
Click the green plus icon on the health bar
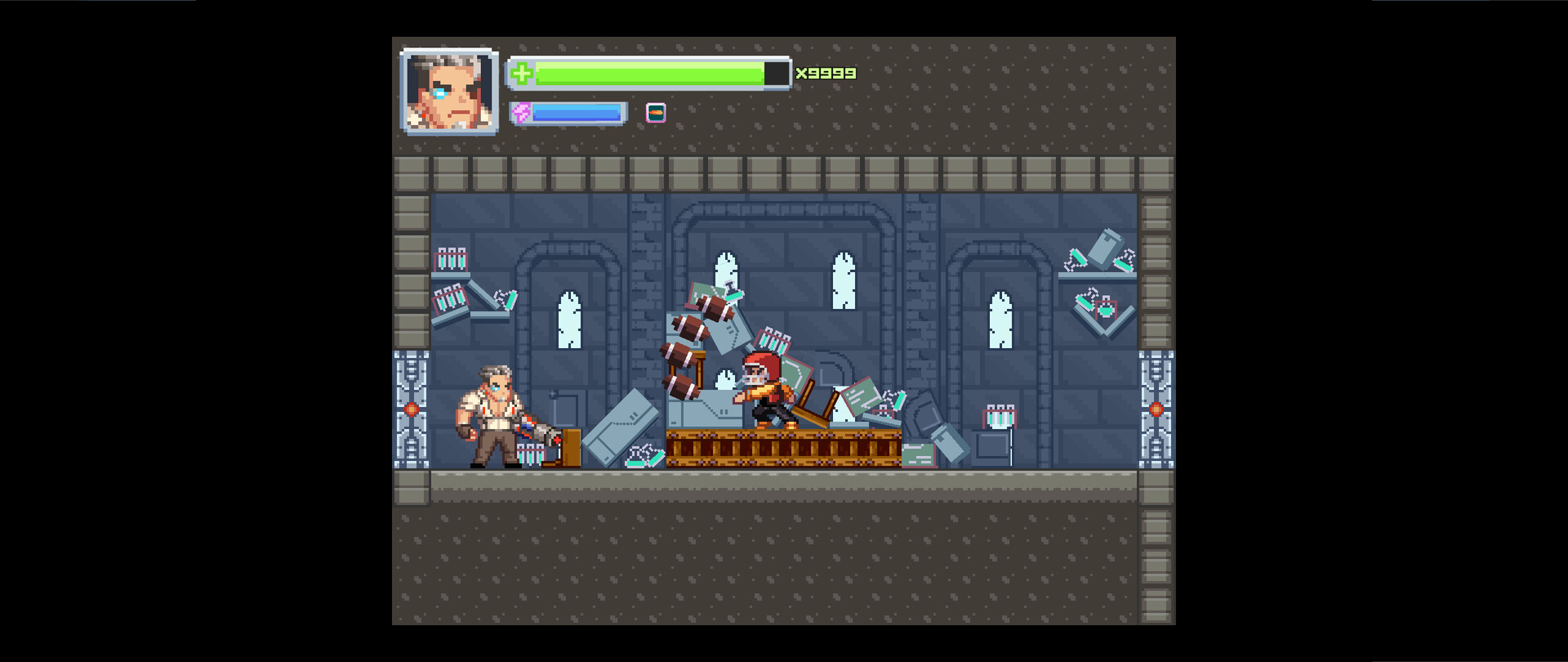(x=523, y=74)
